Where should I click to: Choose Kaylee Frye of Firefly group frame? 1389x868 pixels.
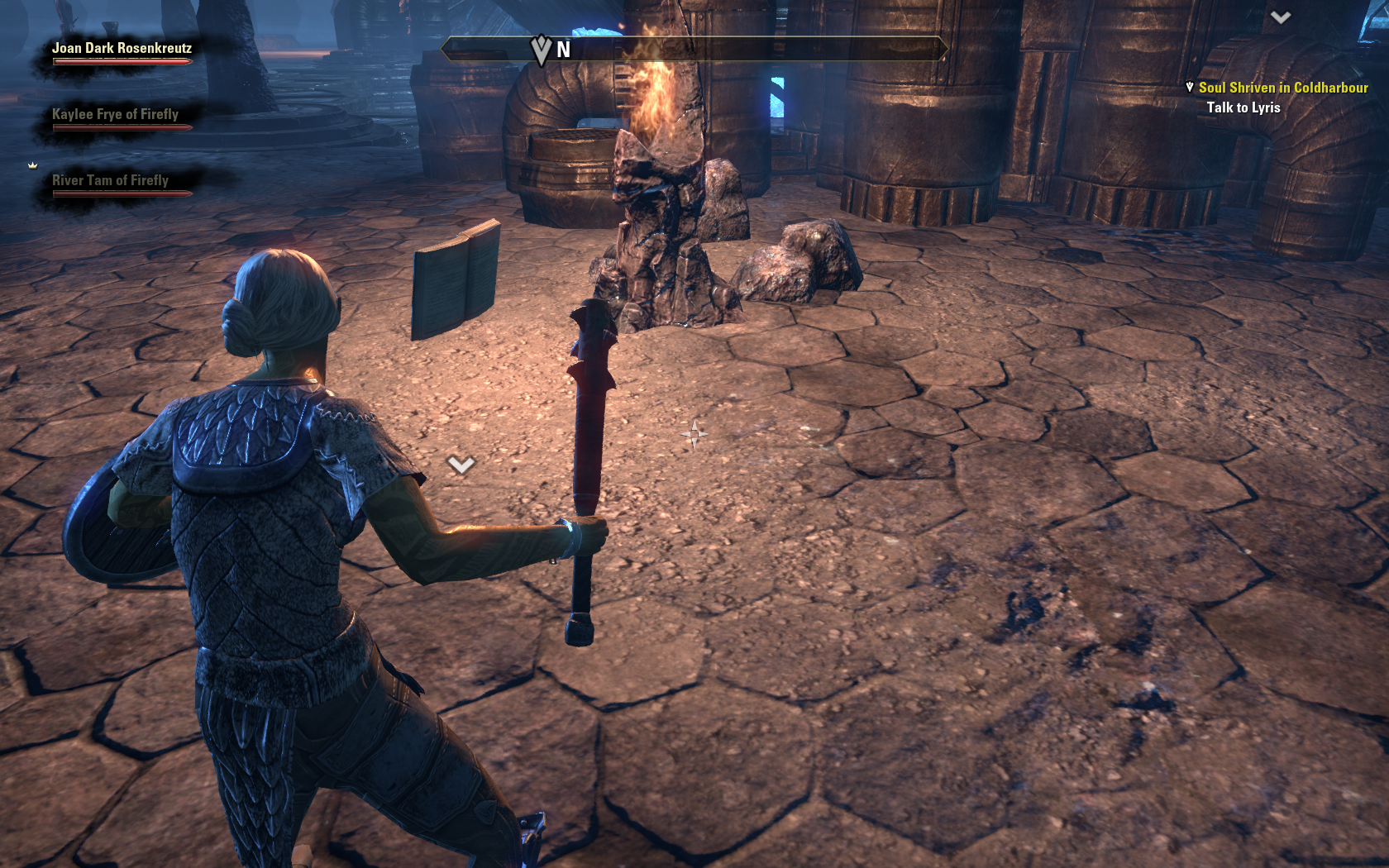115,115
